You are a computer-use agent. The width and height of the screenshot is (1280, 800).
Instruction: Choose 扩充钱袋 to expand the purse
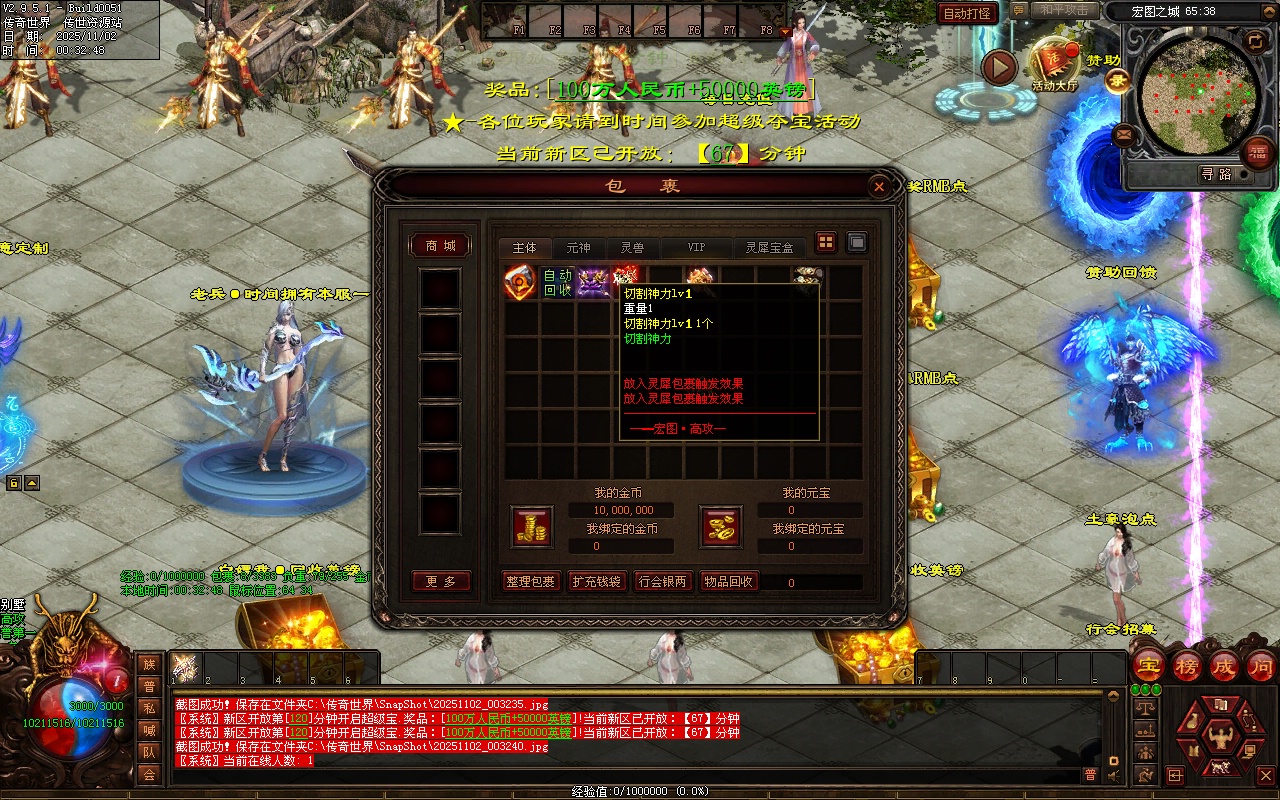tap(596, 582)
